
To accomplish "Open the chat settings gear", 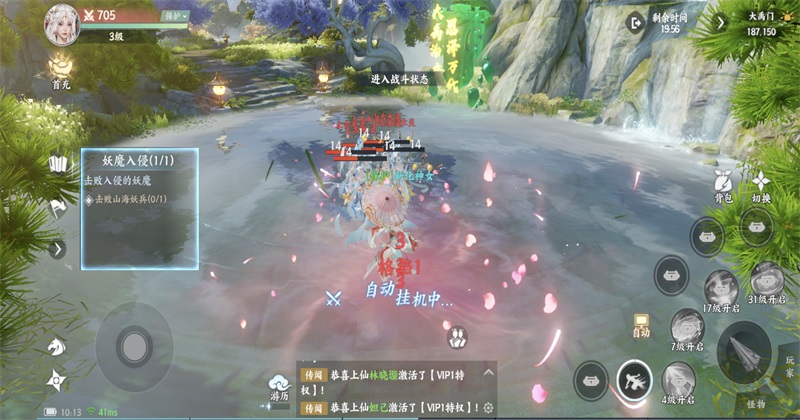I will tap(488, 408).
